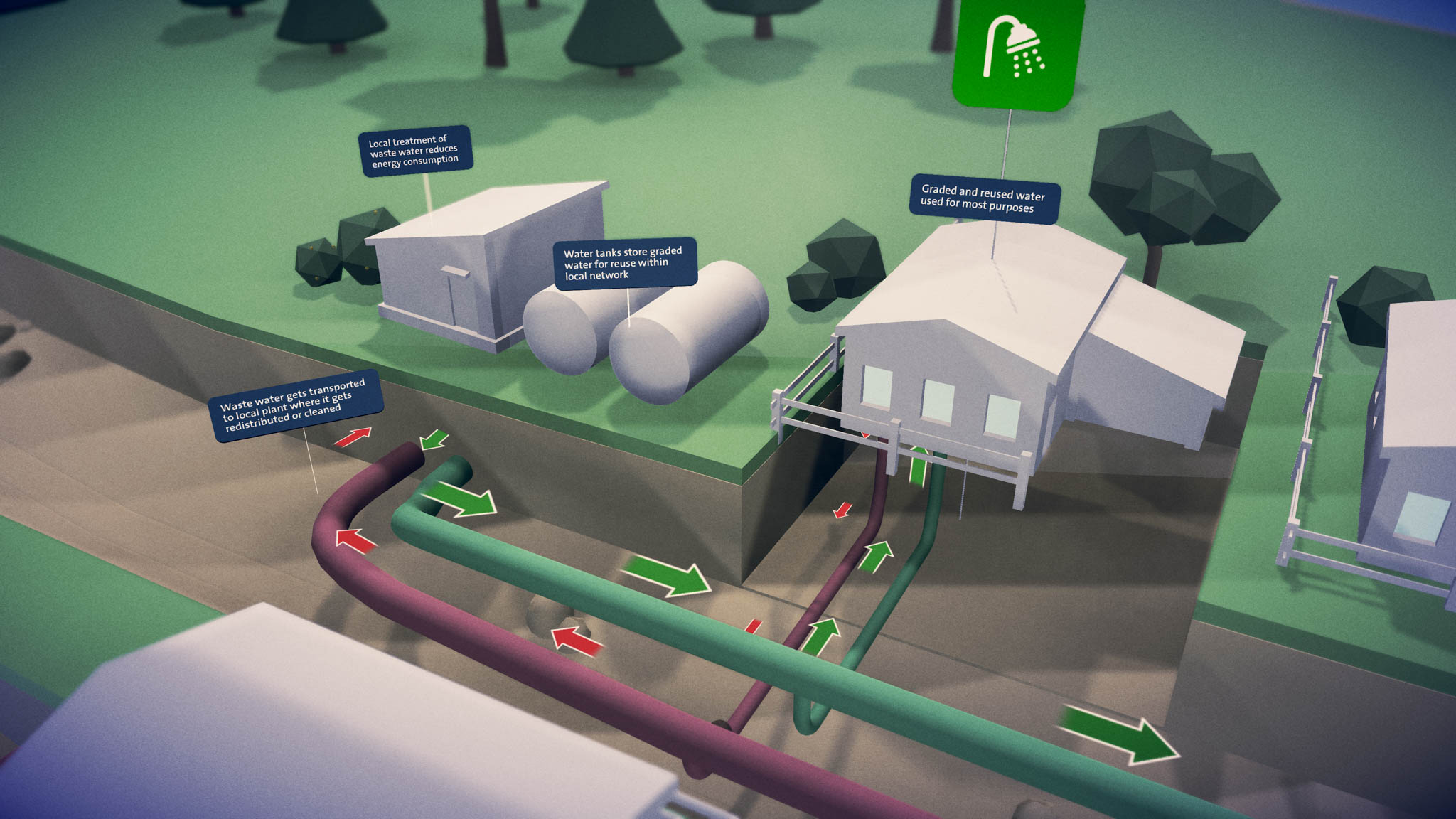
Task: Select the "Graded and reused water" label
Action: pos(984,199)
